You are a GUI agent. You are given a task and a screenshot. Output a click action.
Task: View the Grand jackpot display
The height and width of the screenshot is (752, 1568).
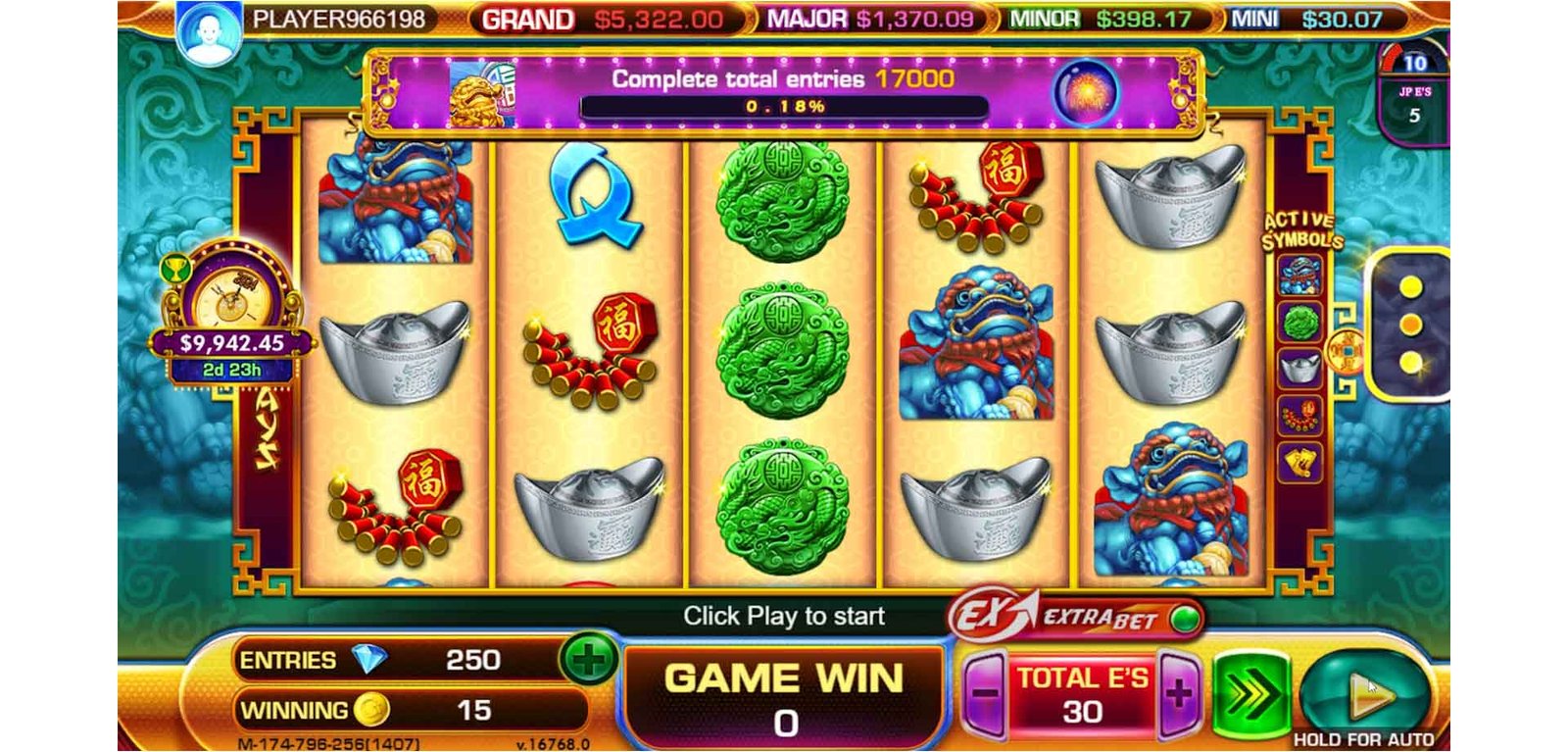604,20
